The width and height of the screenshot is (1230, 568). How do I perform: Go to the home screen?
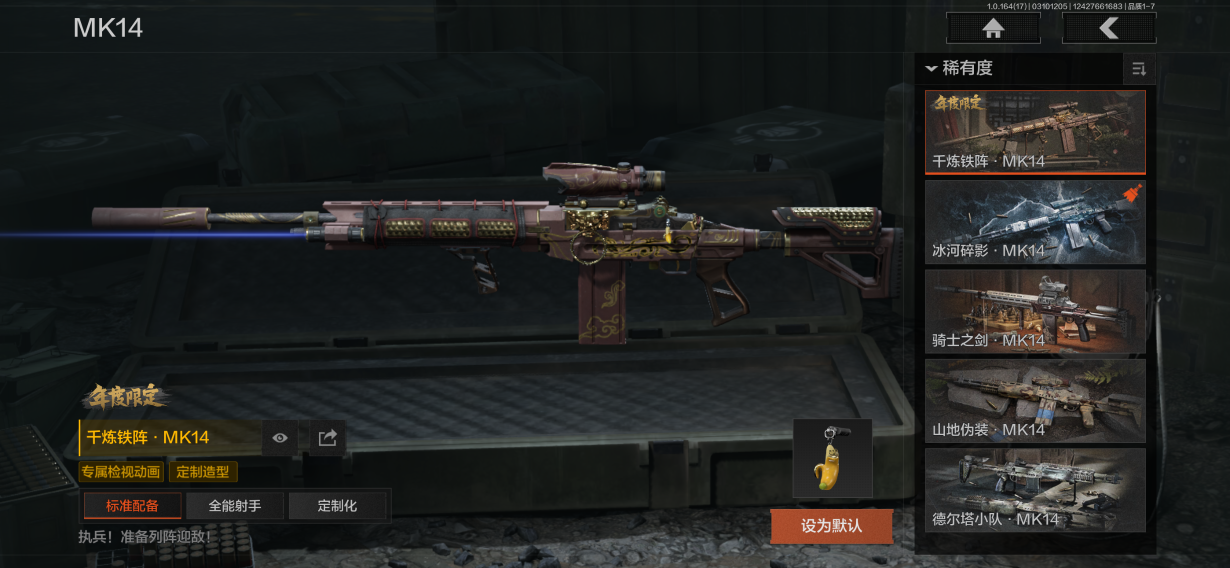[x=993, y=28]
